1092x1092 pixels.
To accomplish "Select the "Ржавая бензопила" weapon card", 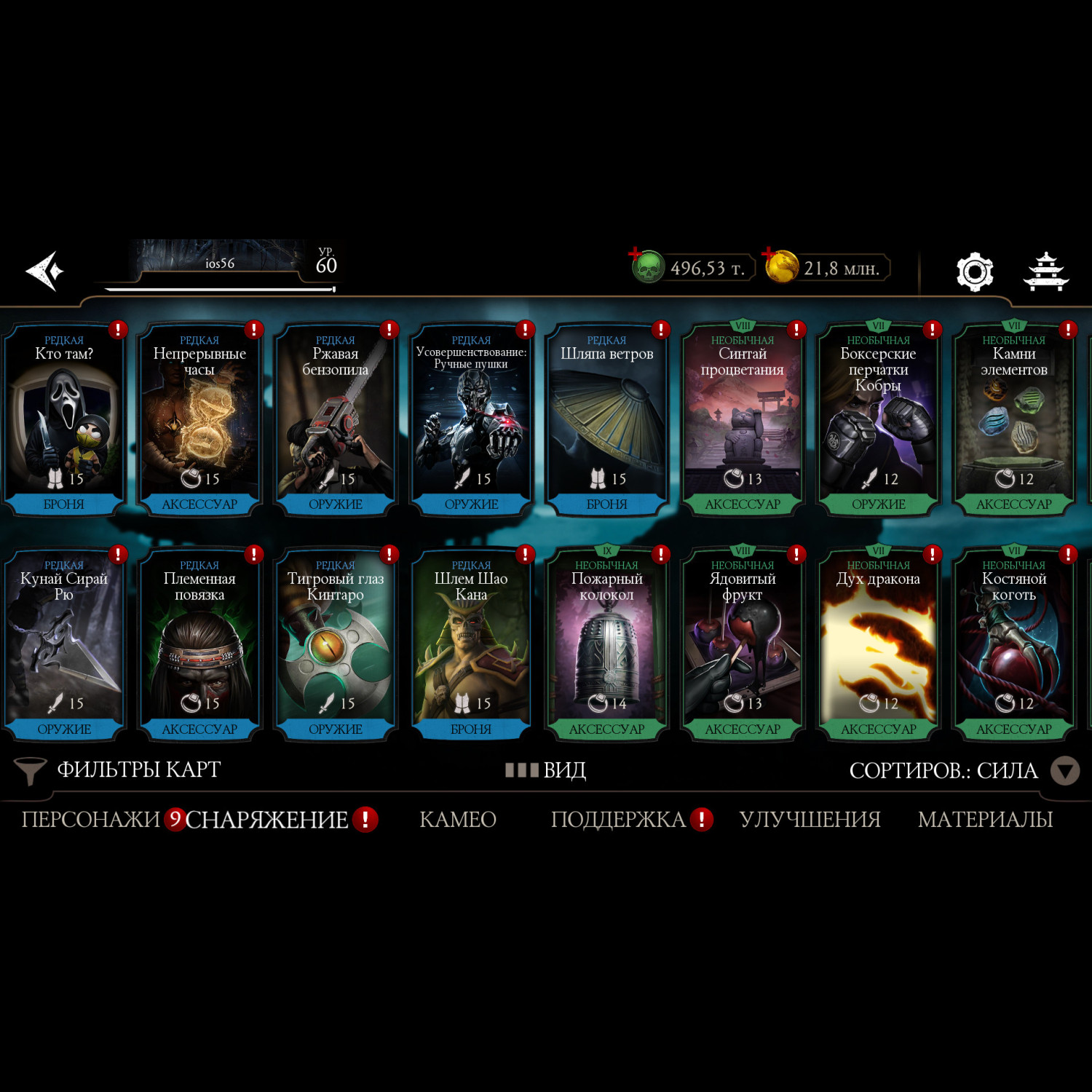I will tap(336, 420).
